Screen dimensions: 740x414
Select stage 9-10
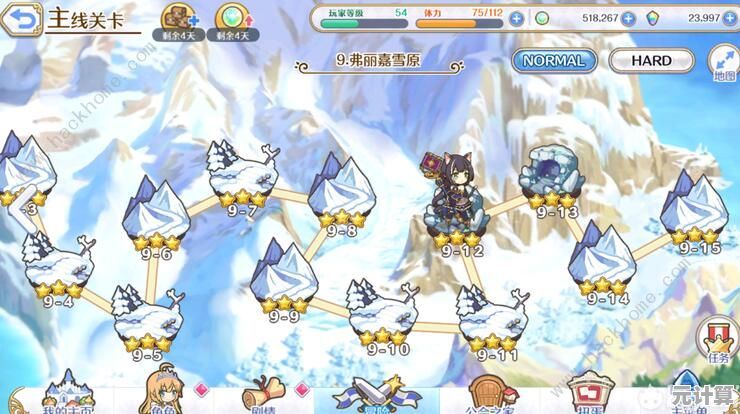tap(383, 310)
